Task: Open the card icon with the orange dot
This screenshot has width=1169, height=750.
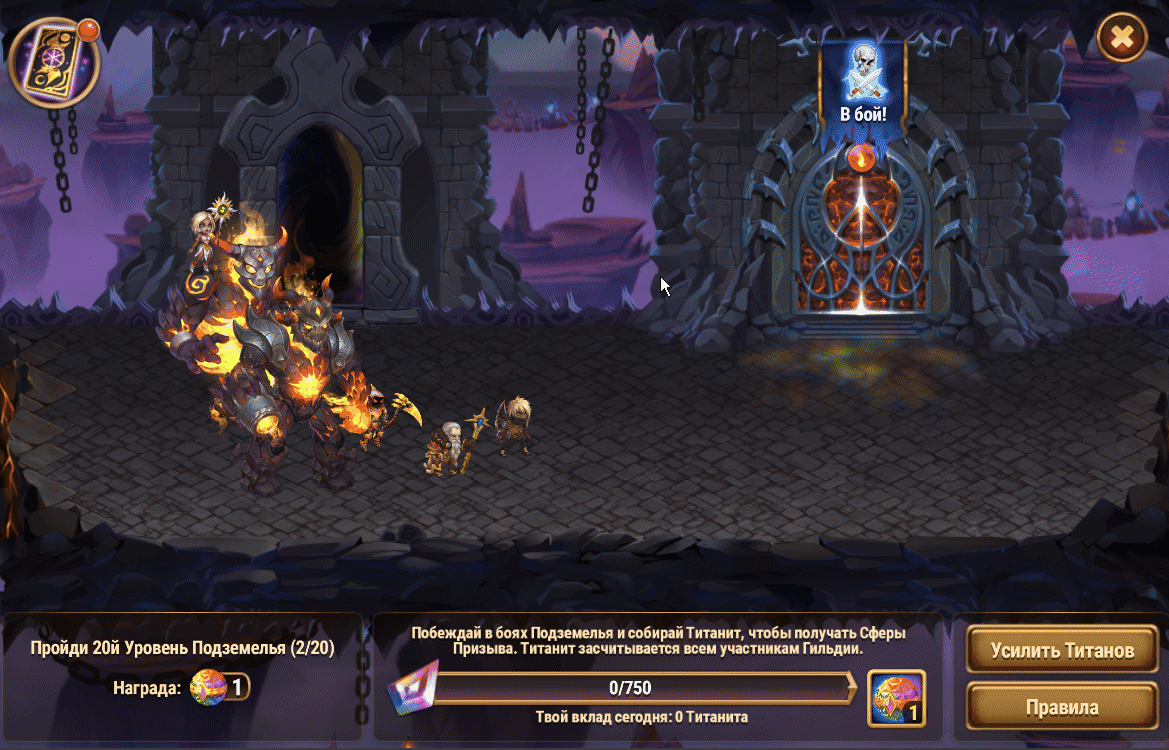Action: pos(54,62)
